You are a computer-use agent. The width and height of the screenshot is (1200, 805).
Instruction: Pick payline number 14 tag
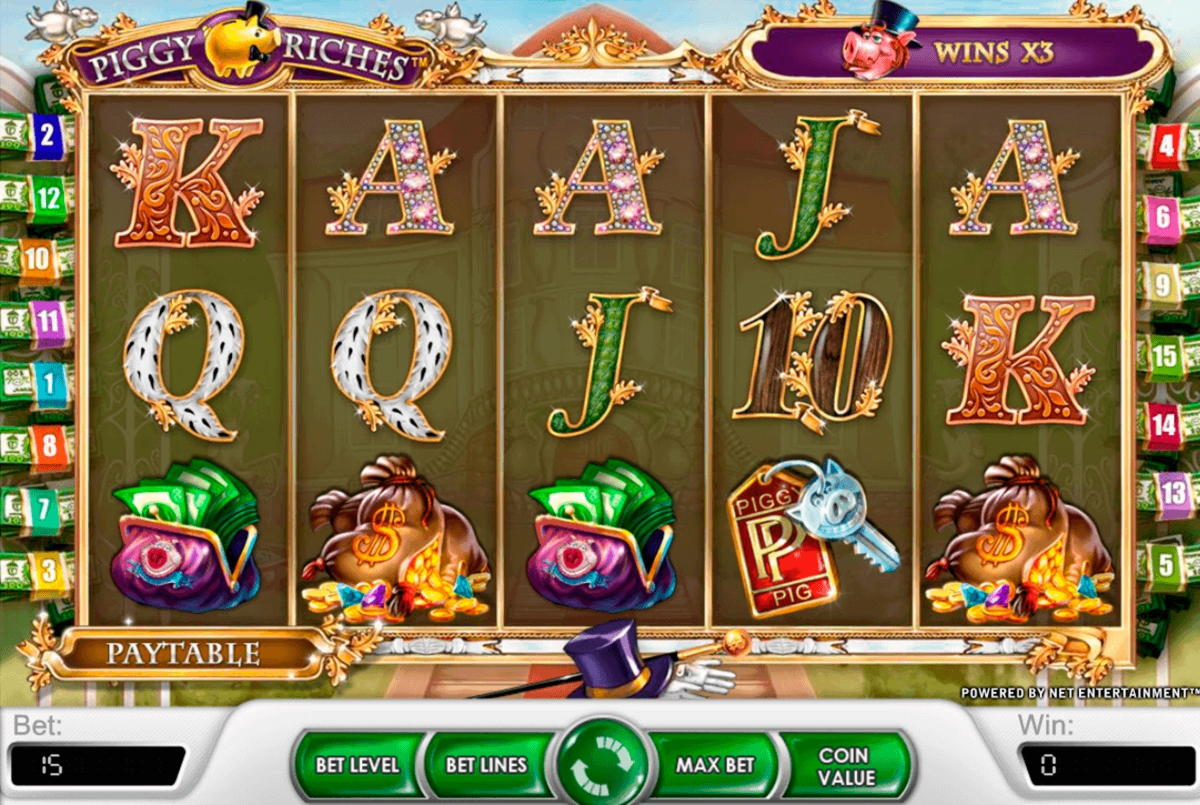pos(1163,424)
